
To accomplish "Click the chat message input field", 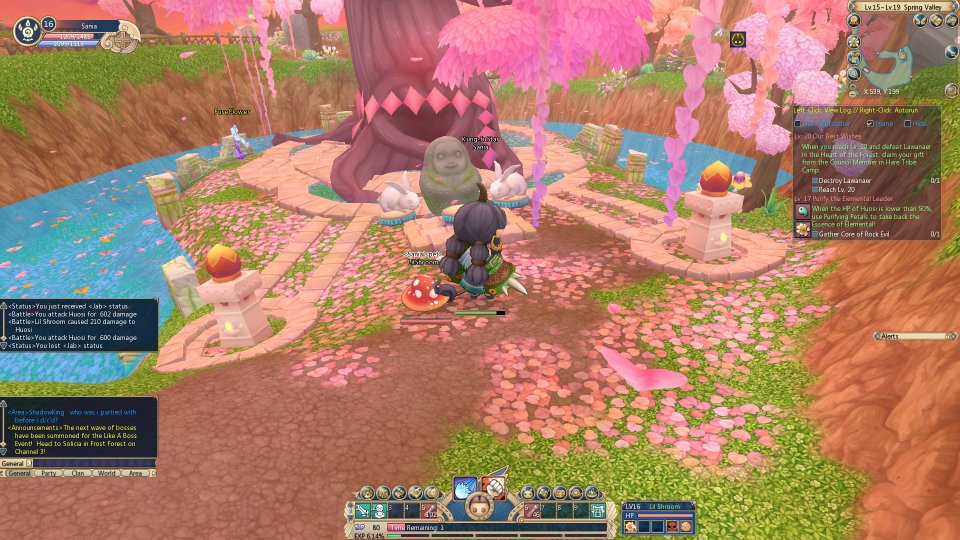I will 95,464.
